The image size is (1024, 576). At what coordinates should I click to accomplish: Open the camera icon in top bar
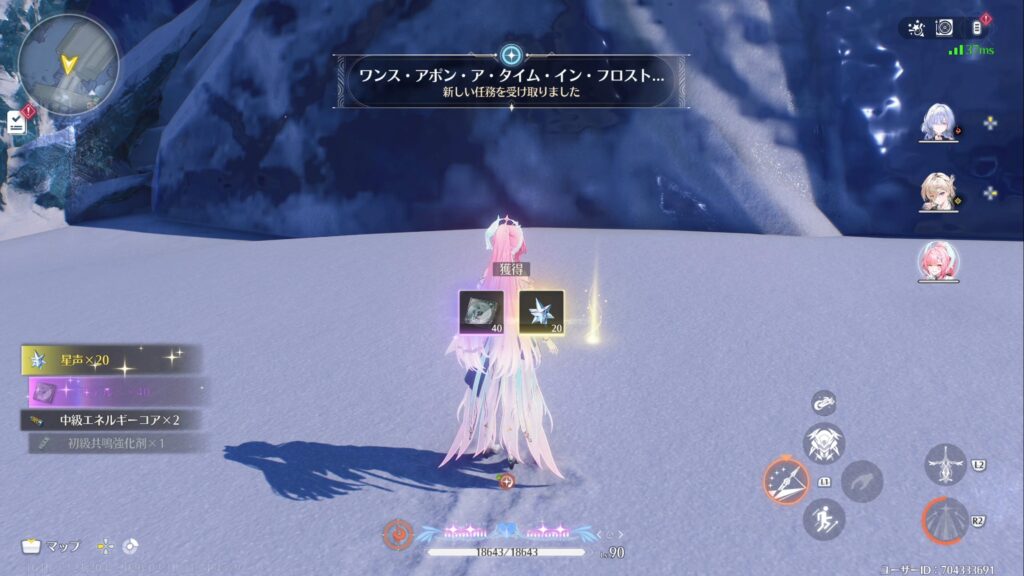point(943,29)
